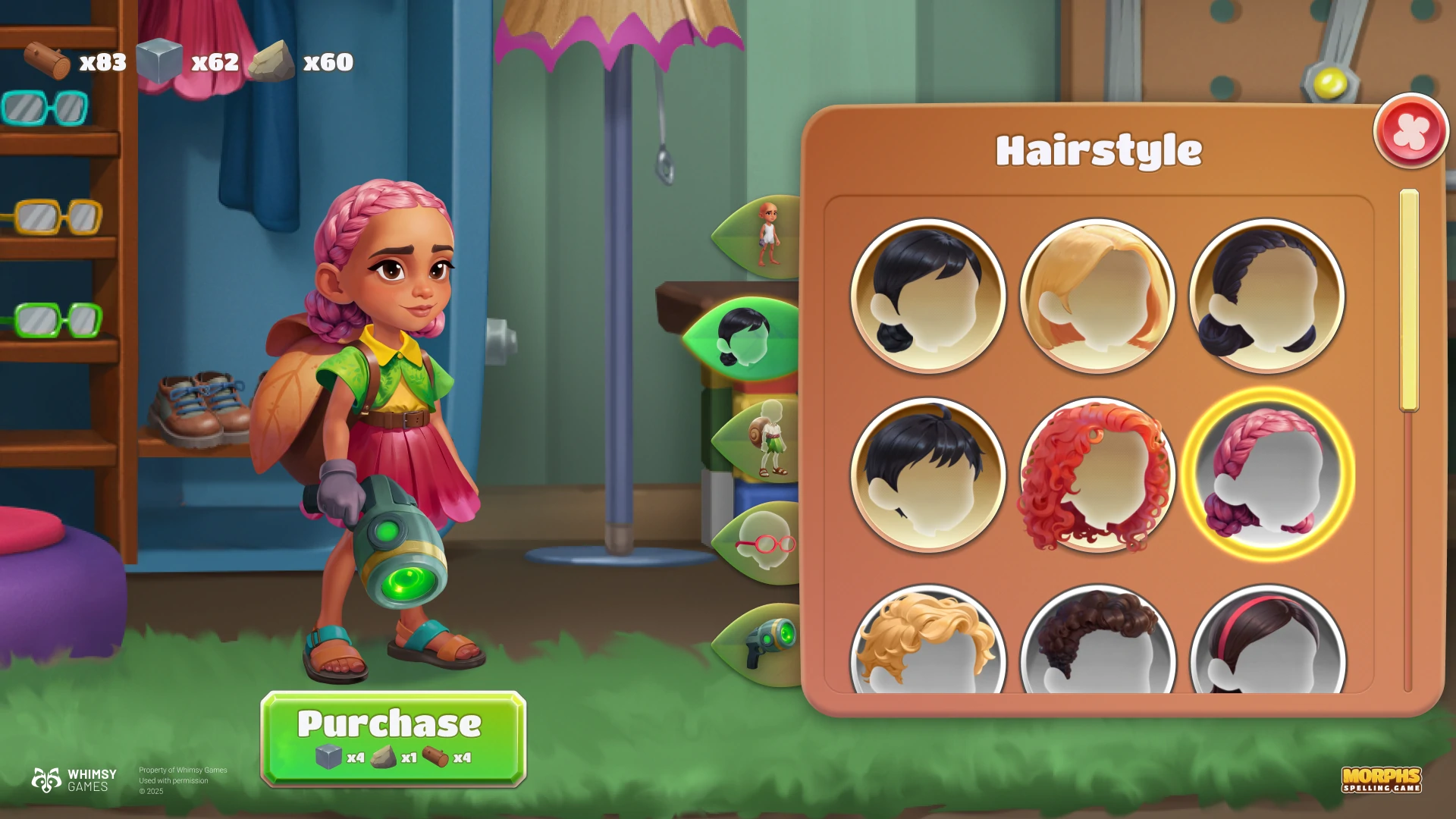This screenshot has width=1456, height=819.
Task: Select the curly red hairstyle
Action: [x=1097, y=475]
